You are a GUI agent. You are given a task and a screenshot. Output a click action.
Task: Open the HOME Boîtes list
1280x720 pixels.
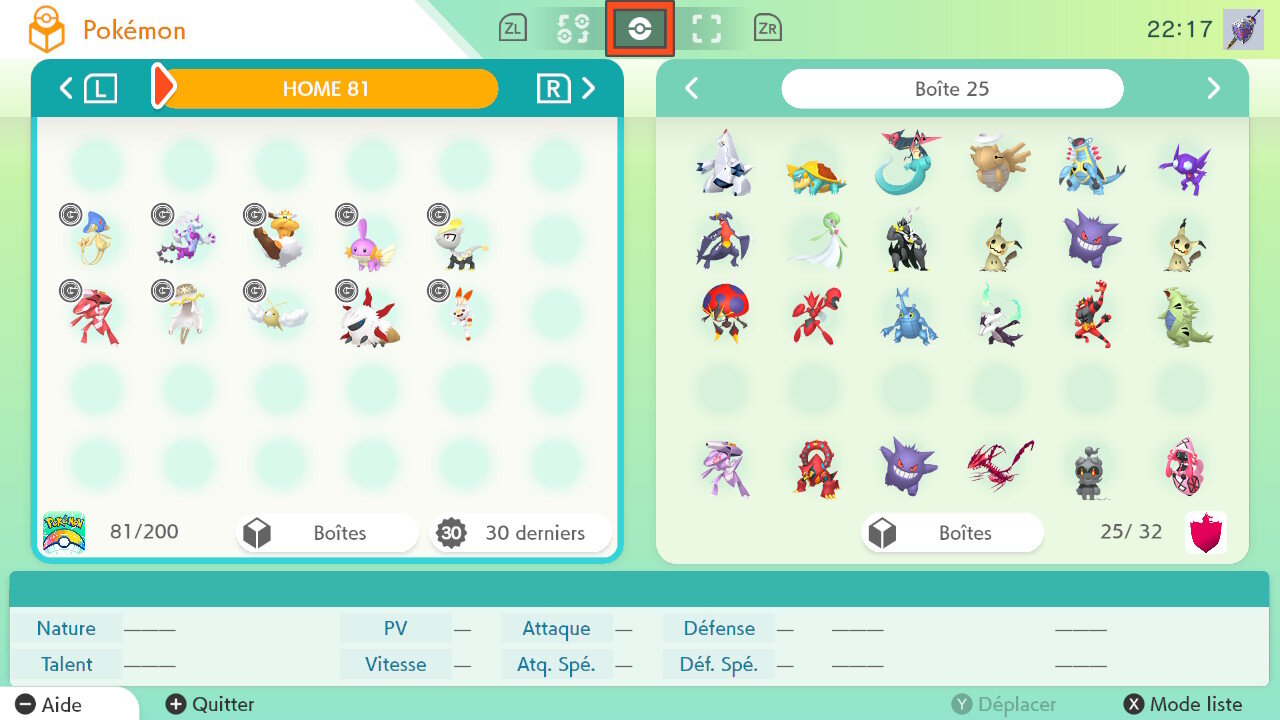327,533
